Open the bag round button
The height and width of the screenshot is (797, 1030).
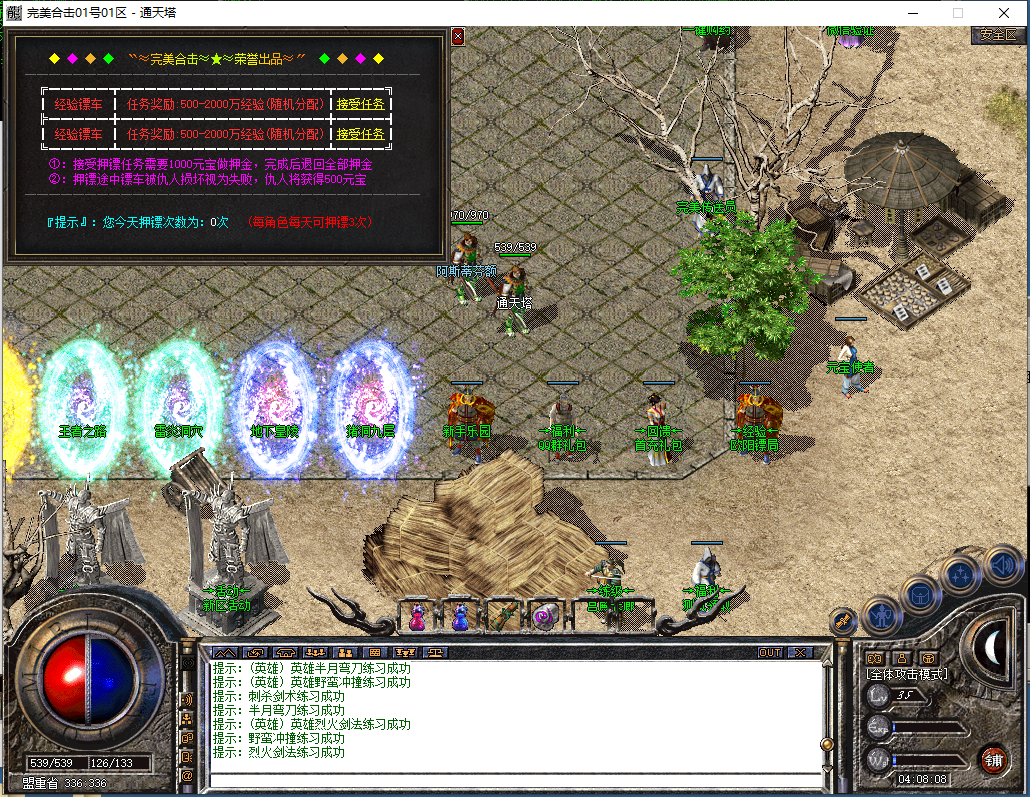pos(920,594)
